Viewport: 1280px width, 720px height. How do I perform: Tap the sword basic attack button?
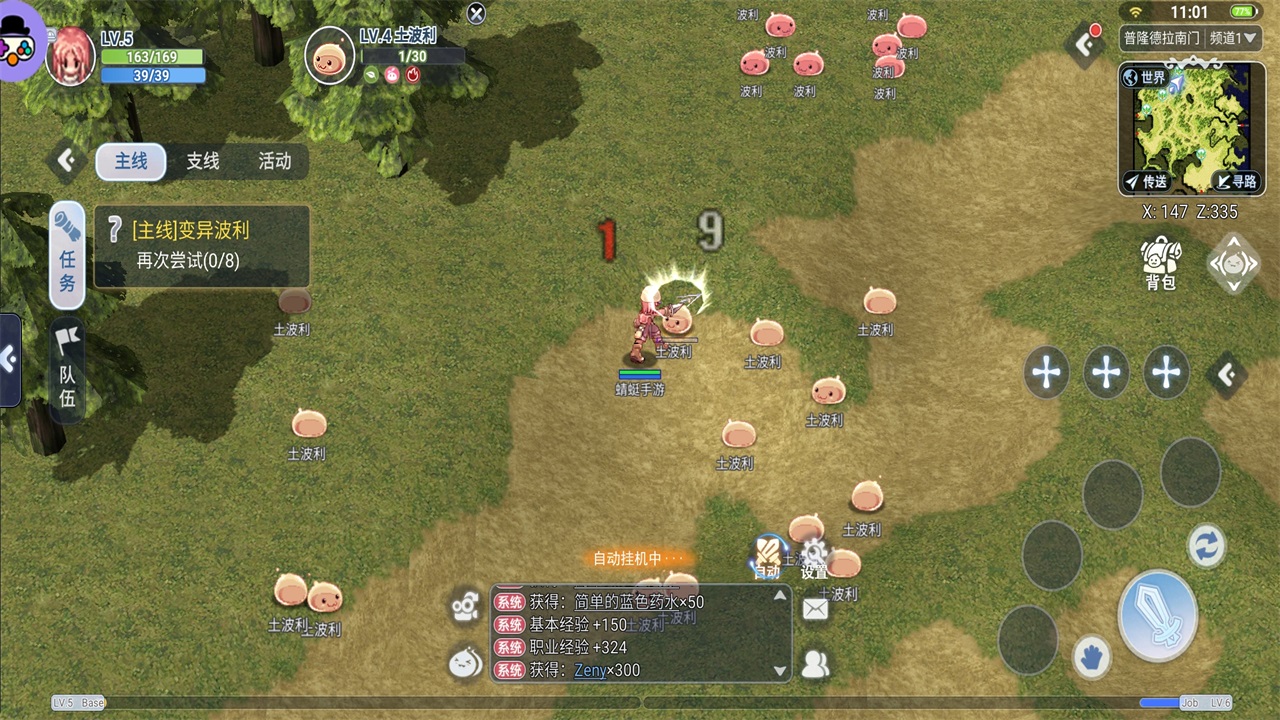coord(1158,615)
